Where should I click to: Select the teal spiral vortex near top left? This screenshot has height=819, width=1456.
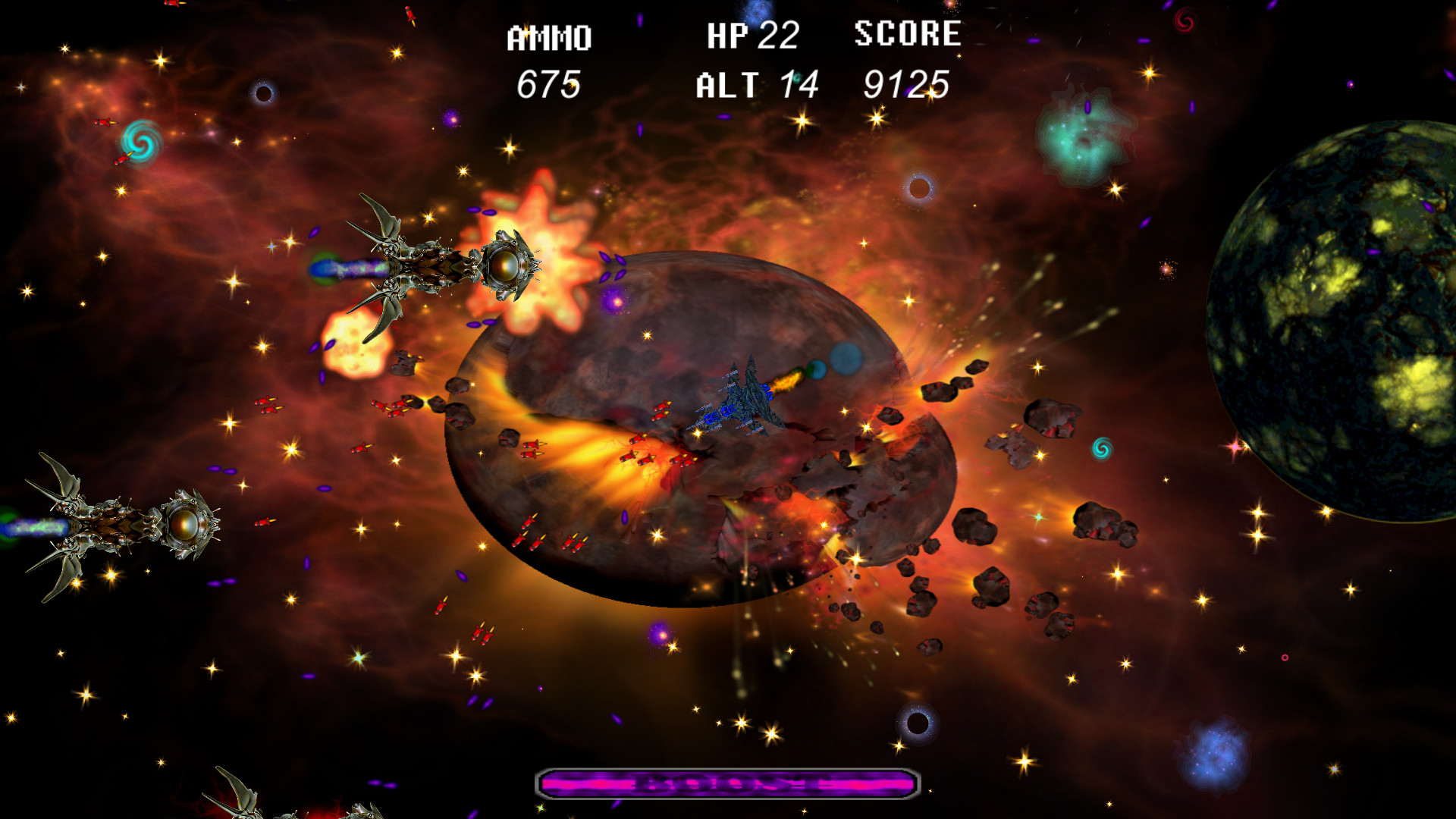pyautogui.click(x=140, y=144)
